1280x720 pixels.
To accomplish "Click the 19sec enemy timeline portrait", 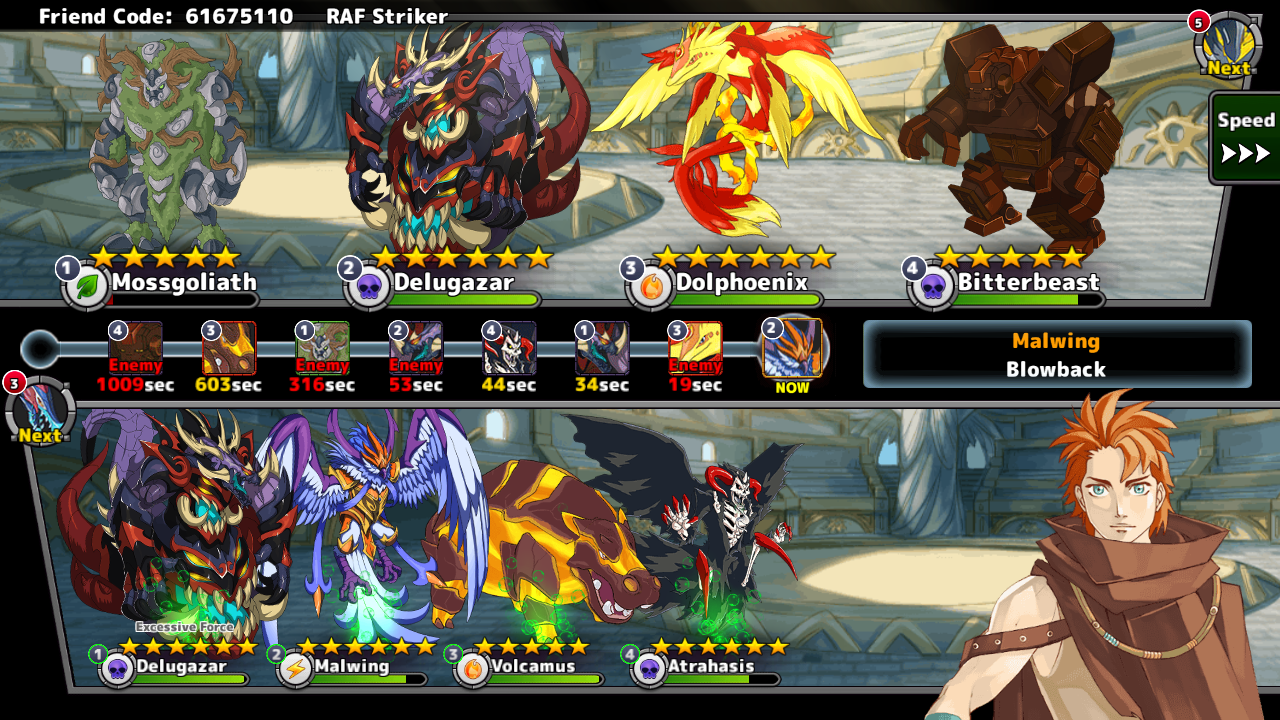I will click(695, 348).
